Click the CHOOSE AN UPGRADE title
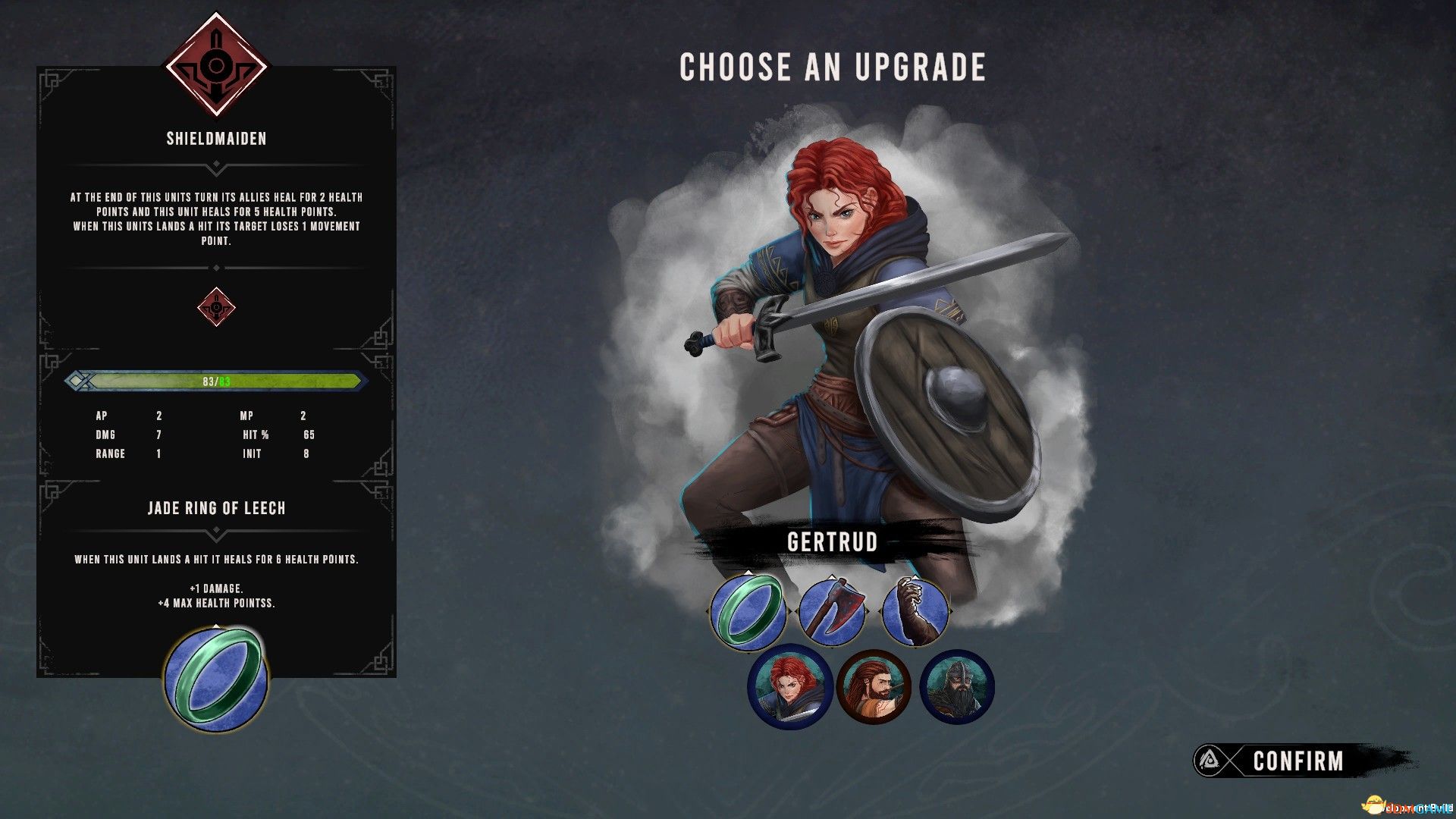Screen dimensions: 1456x819 click(x=832, y=67)
